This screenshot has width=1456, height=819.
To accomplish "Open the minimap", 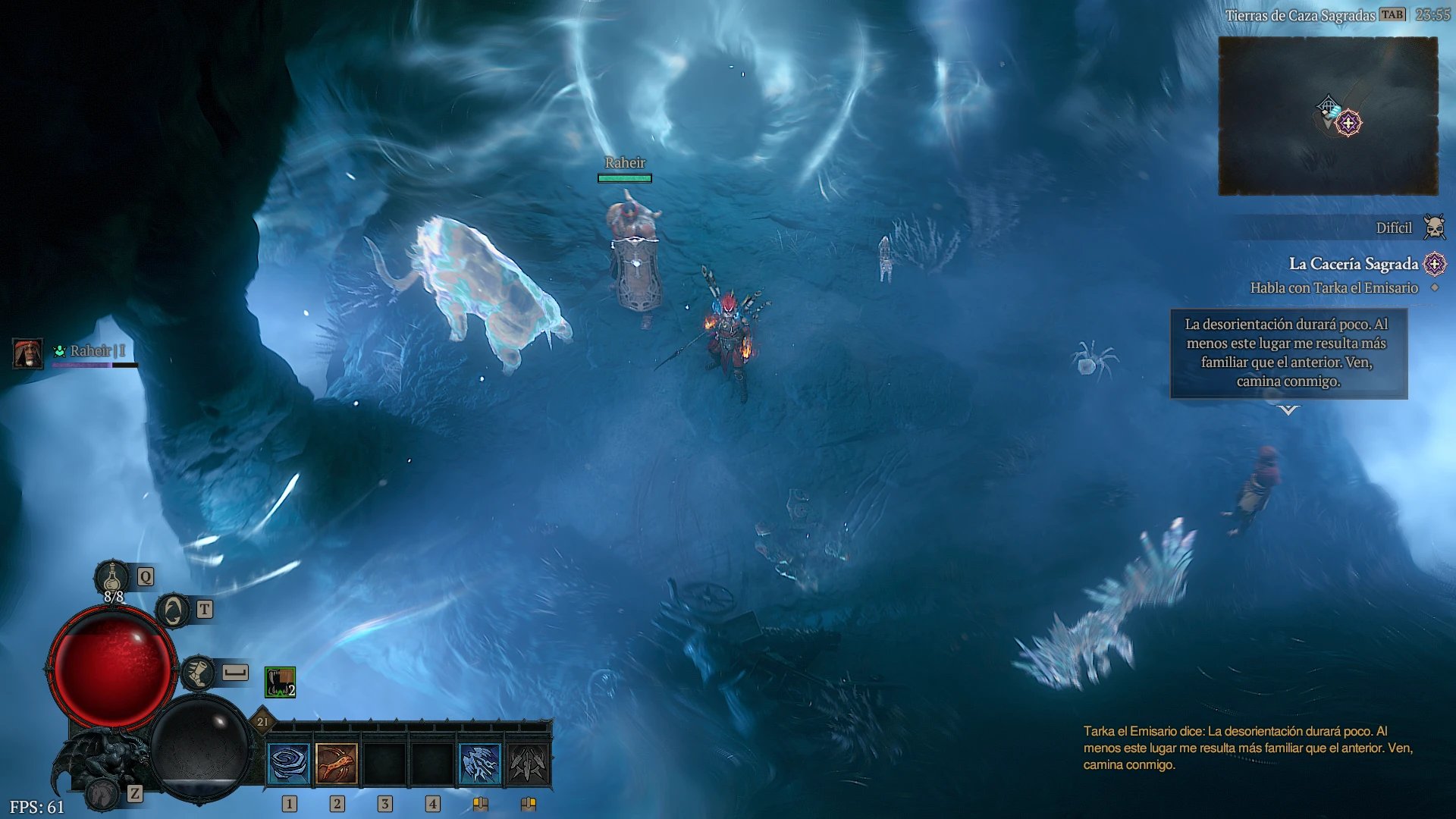I will [1327, 115].
